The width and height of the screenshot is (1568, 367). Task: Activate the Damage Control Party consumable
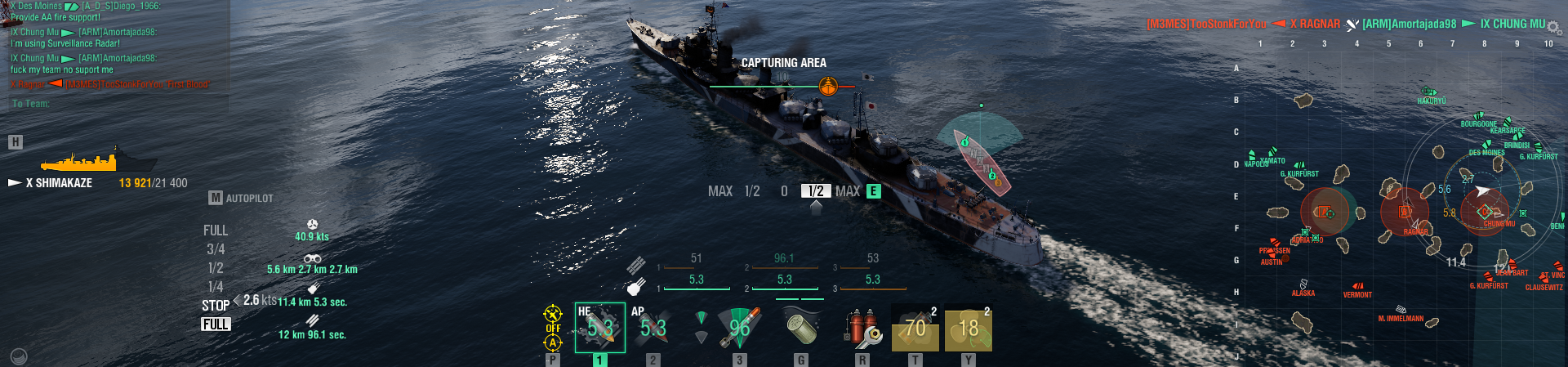[862, 328]
